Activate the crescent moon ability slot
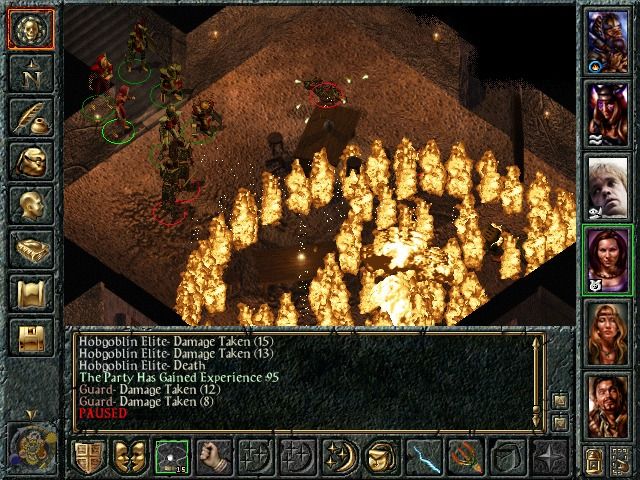Image resolution: width=640 pixels, height=480 pixels. [x=339, y=457]
